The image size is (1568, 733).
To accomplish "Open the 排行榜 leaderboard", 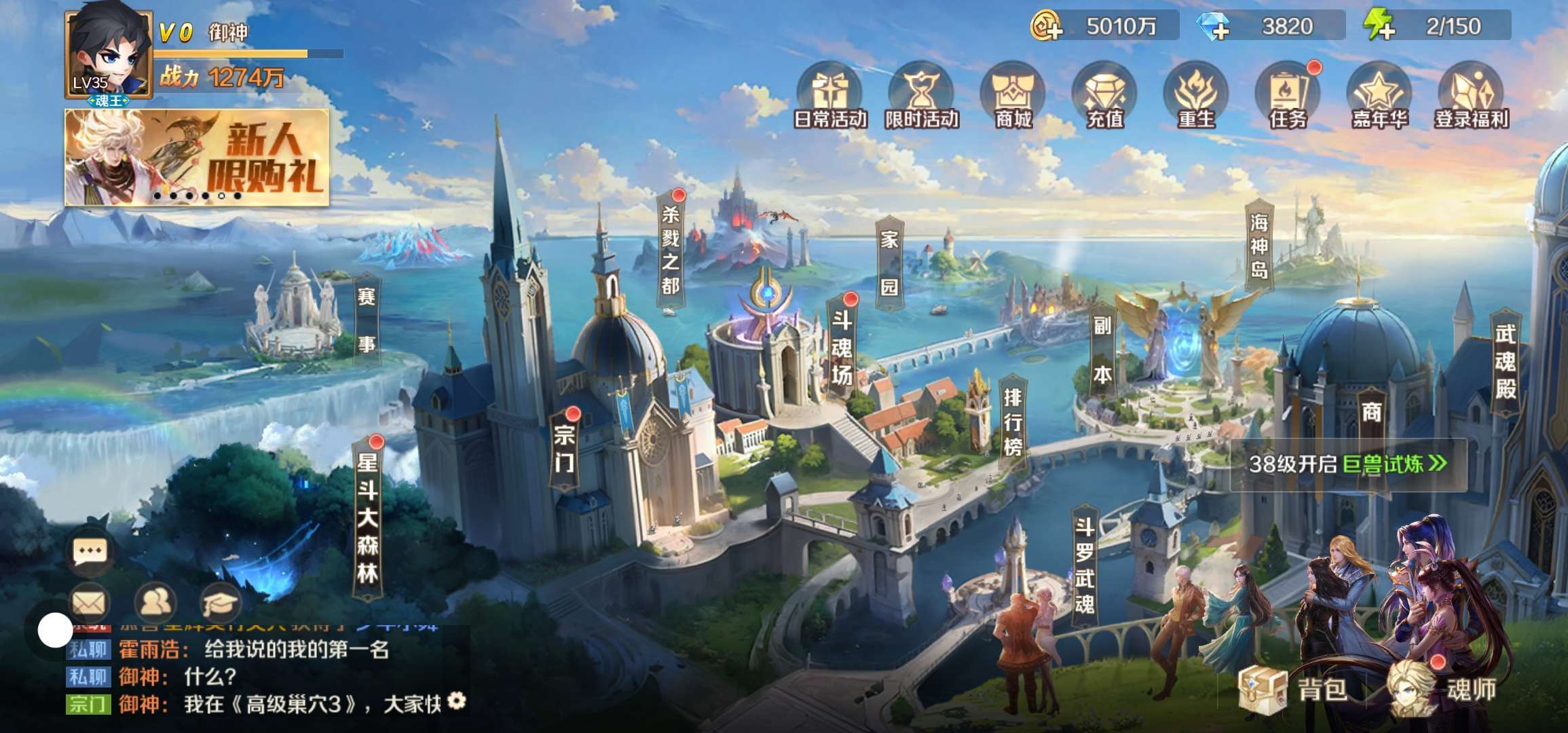I will pyautogui.click(x=1012, y=422).
